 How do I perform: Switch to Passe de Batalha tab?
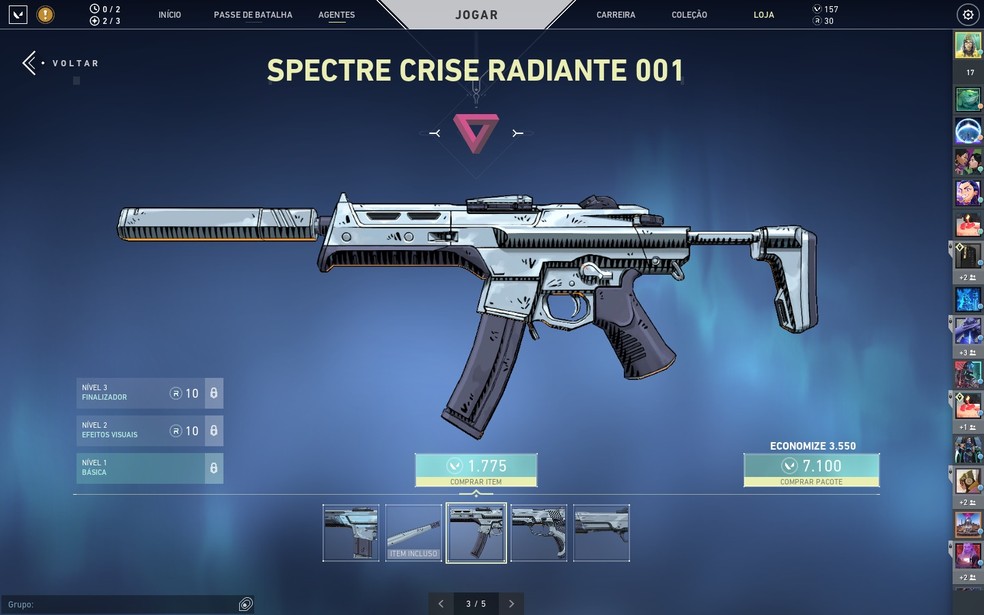tap(253, 15)
